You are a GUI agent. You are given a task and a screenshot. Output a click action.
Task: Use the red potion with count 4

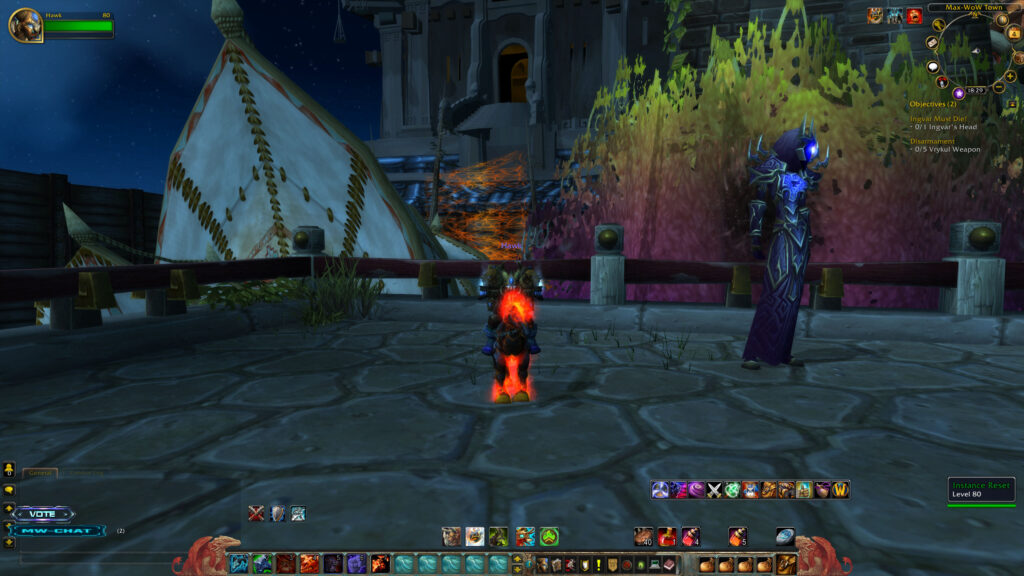click(692, 536)
